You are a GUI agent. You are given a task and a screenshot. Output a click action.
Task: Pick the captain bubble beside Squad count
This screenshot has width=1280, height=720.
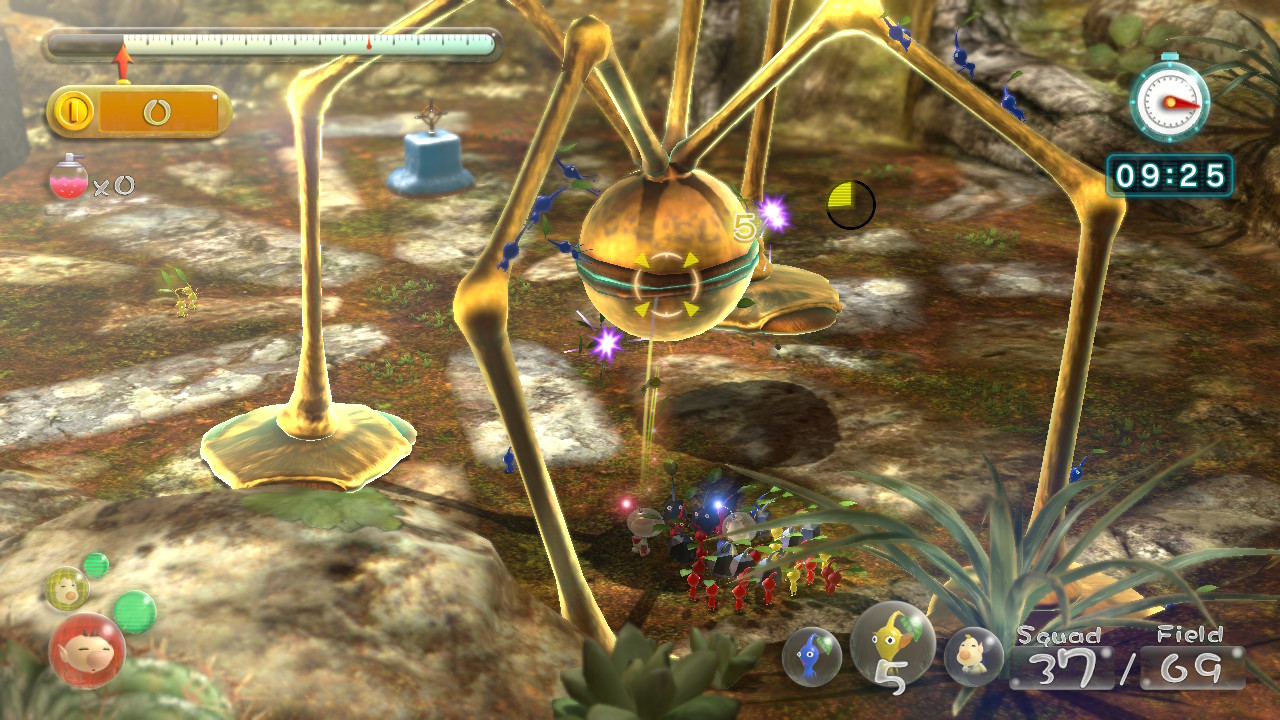[973, 656]
